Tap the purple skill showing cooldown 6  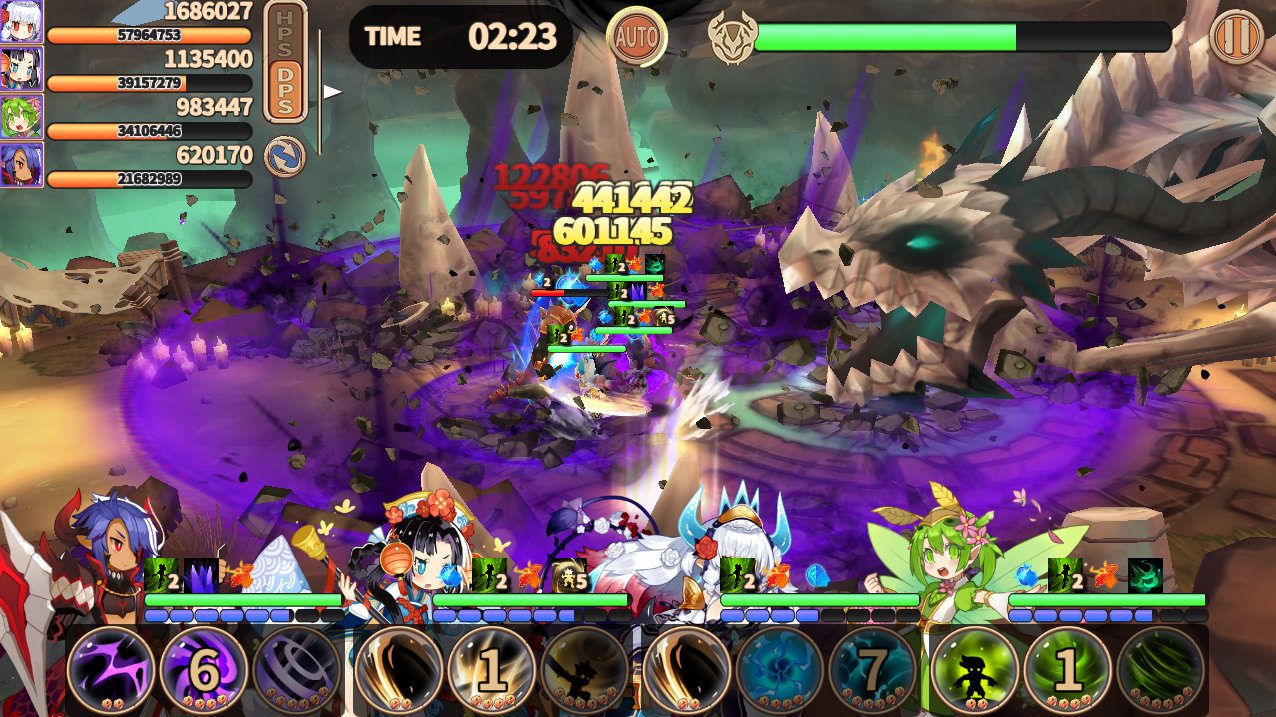203,670
